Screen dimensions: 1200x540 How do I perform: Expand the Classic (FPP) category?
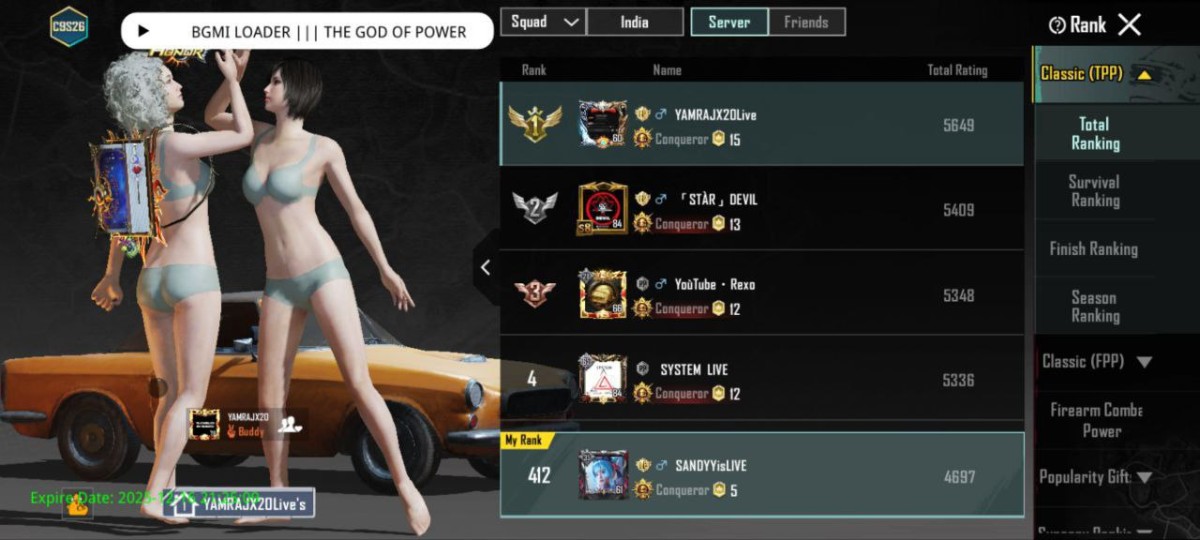click(1096, 361)
